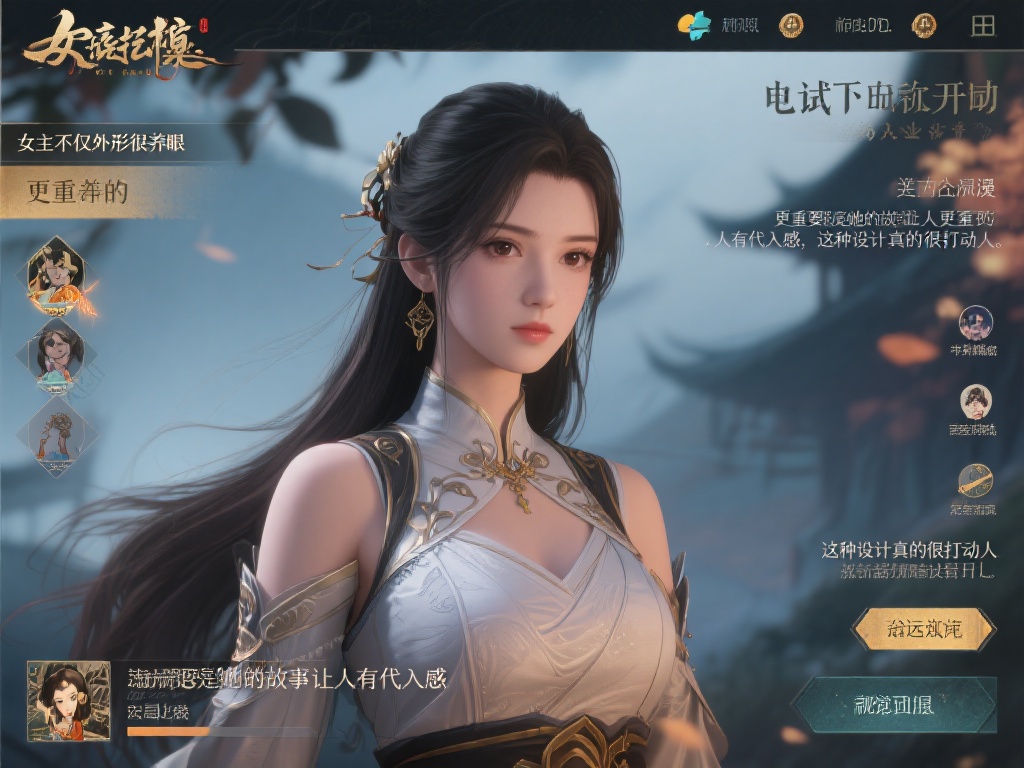This screenshot has width=1024, height=768.
Task: Click the gold coin beside the grid icon
Action: (924, 25)
